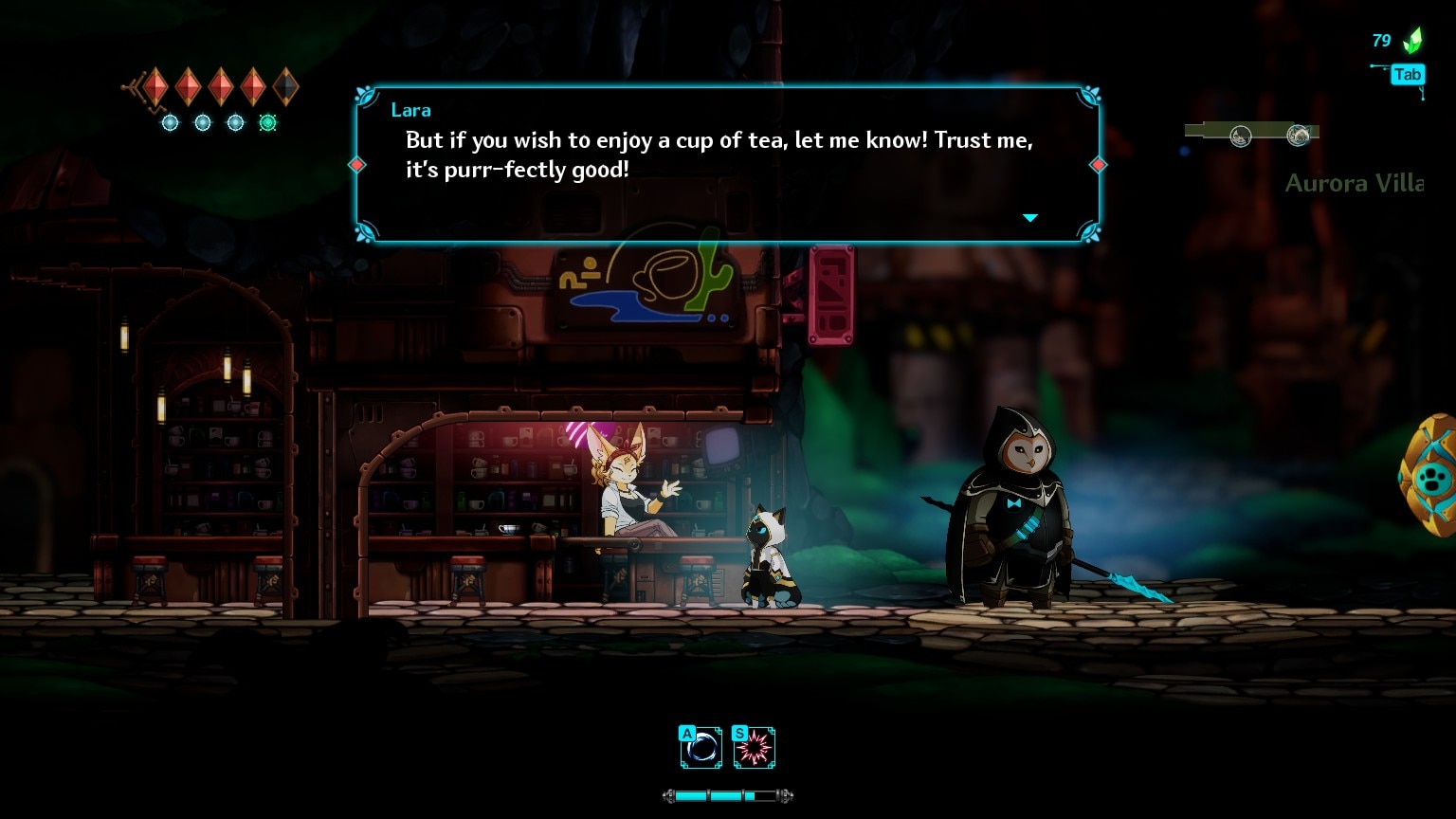Activate the blue swirling ring ability
The width and height of the screenshot is (1456, 819).
(x=701, y=749)
